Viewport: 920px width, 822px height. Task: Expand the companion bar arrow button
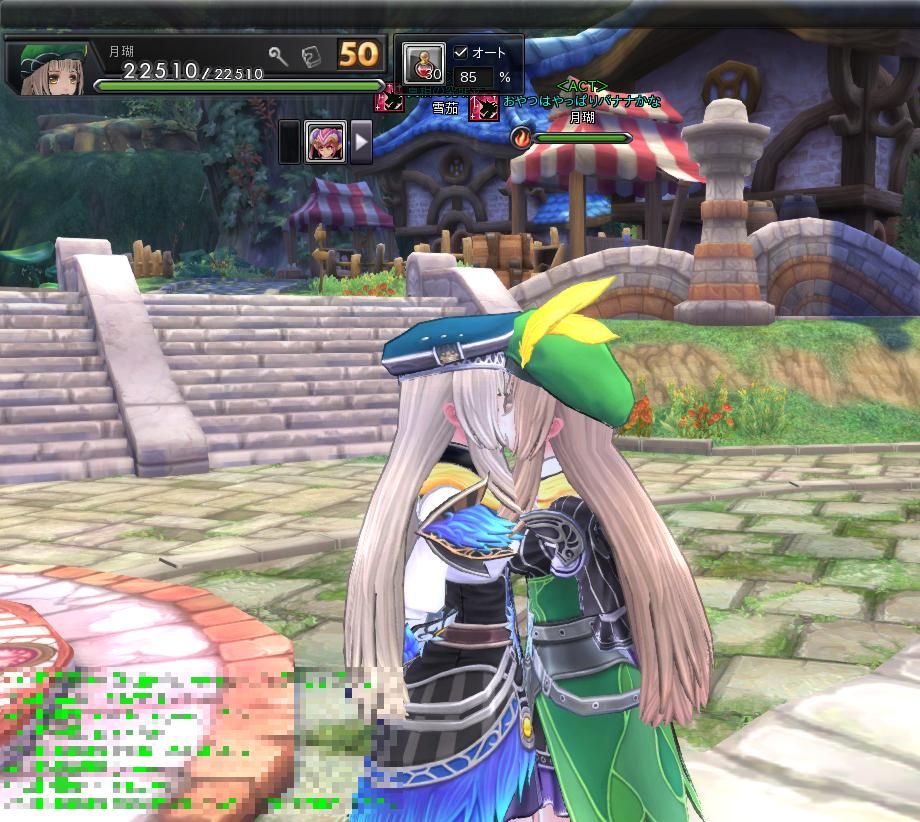coord(360,141)
